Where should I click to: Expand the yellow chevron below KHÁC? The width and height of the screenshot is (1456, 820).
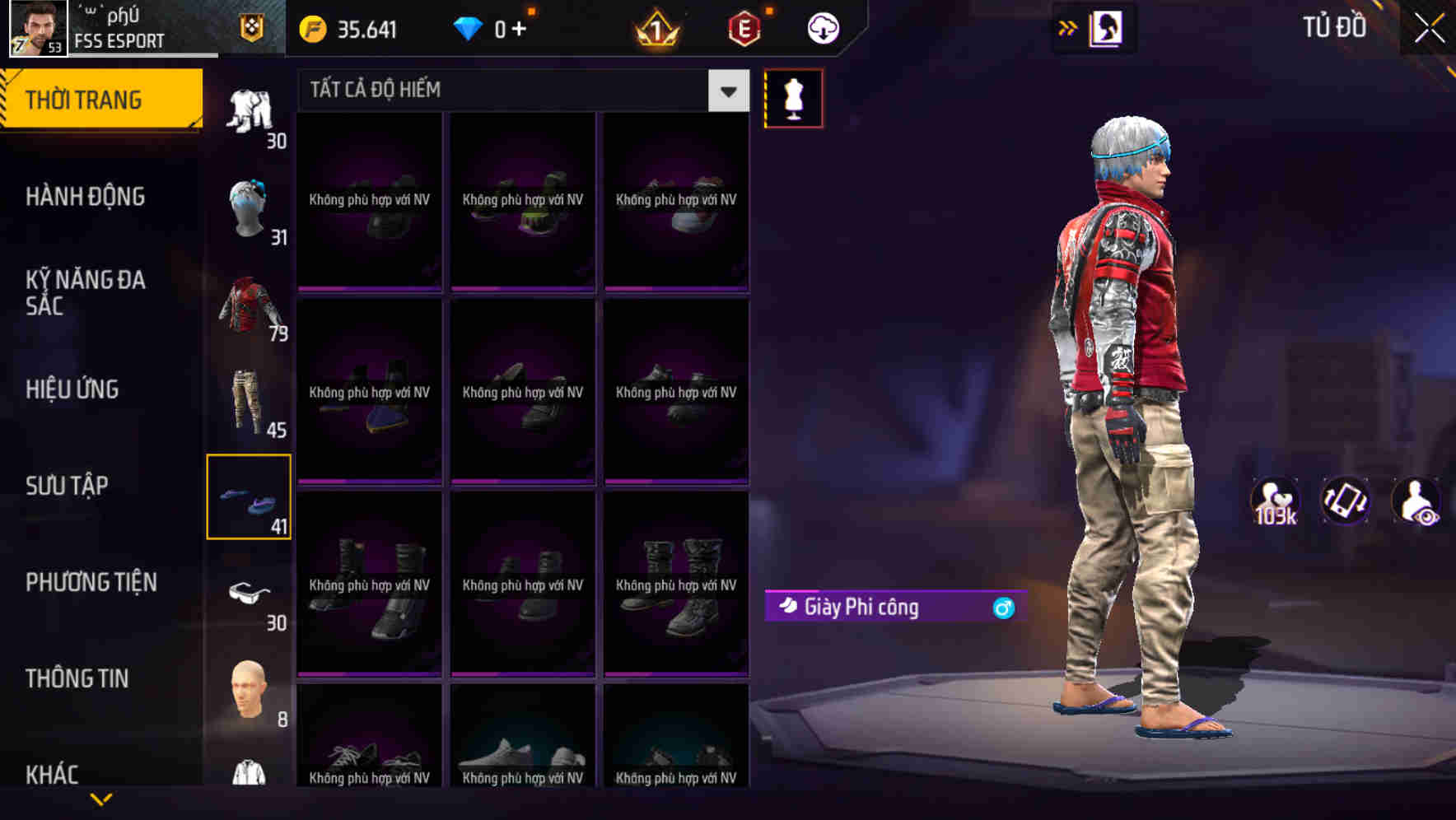[101, 799]
